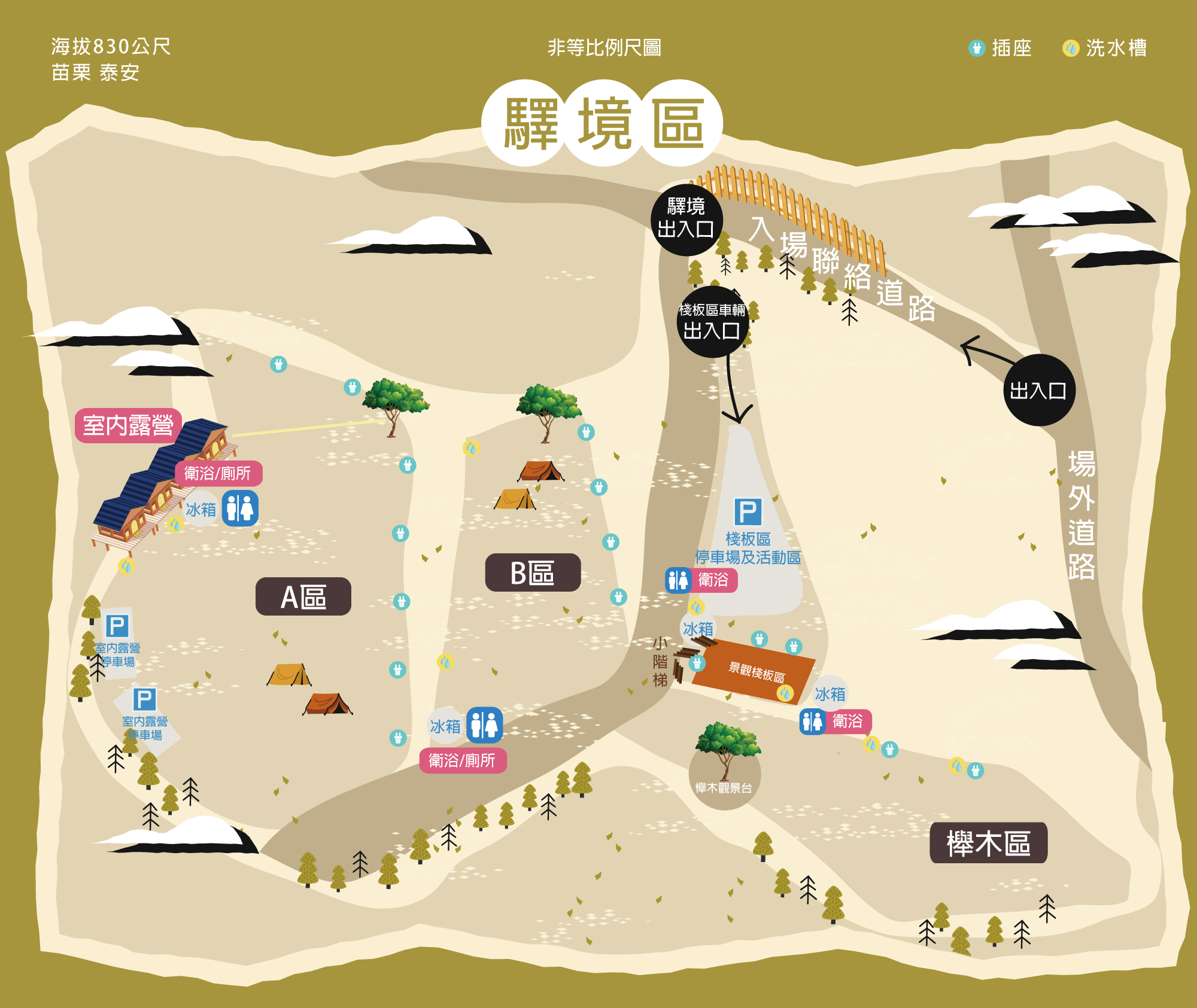
Task: Select the B區 zone label
Action: [533, 572]
